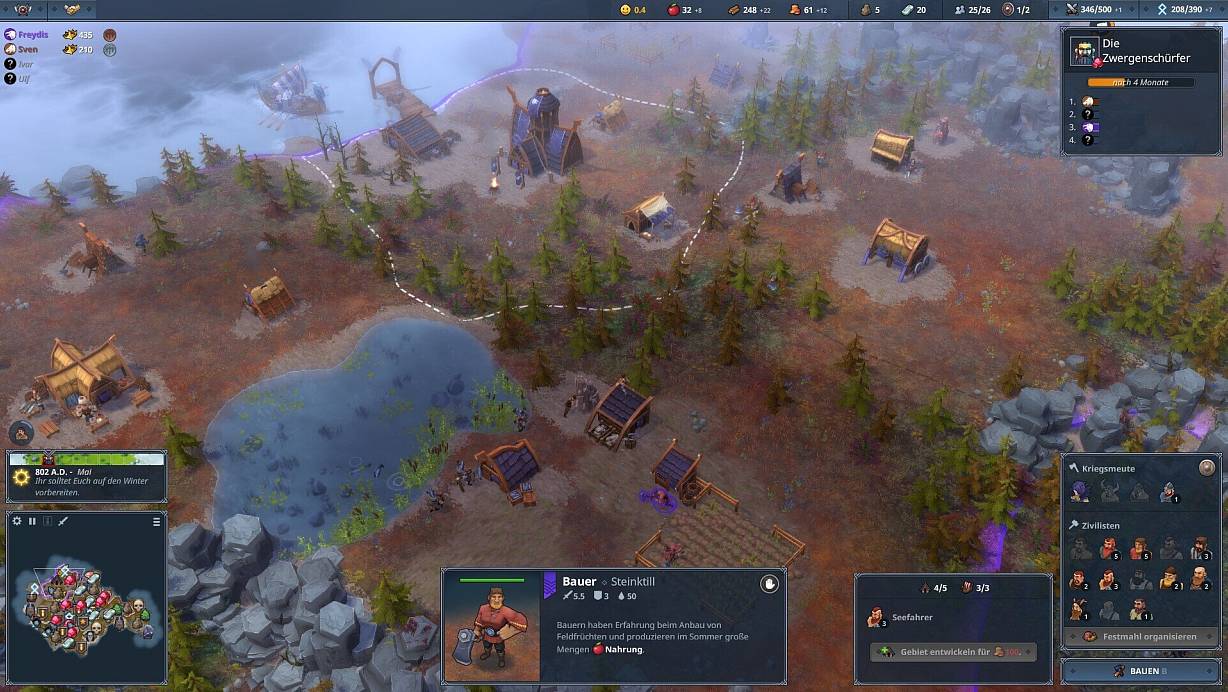Develop the area with Gebiet entwickeln
1228x692 pixels.
pos(953,651)
